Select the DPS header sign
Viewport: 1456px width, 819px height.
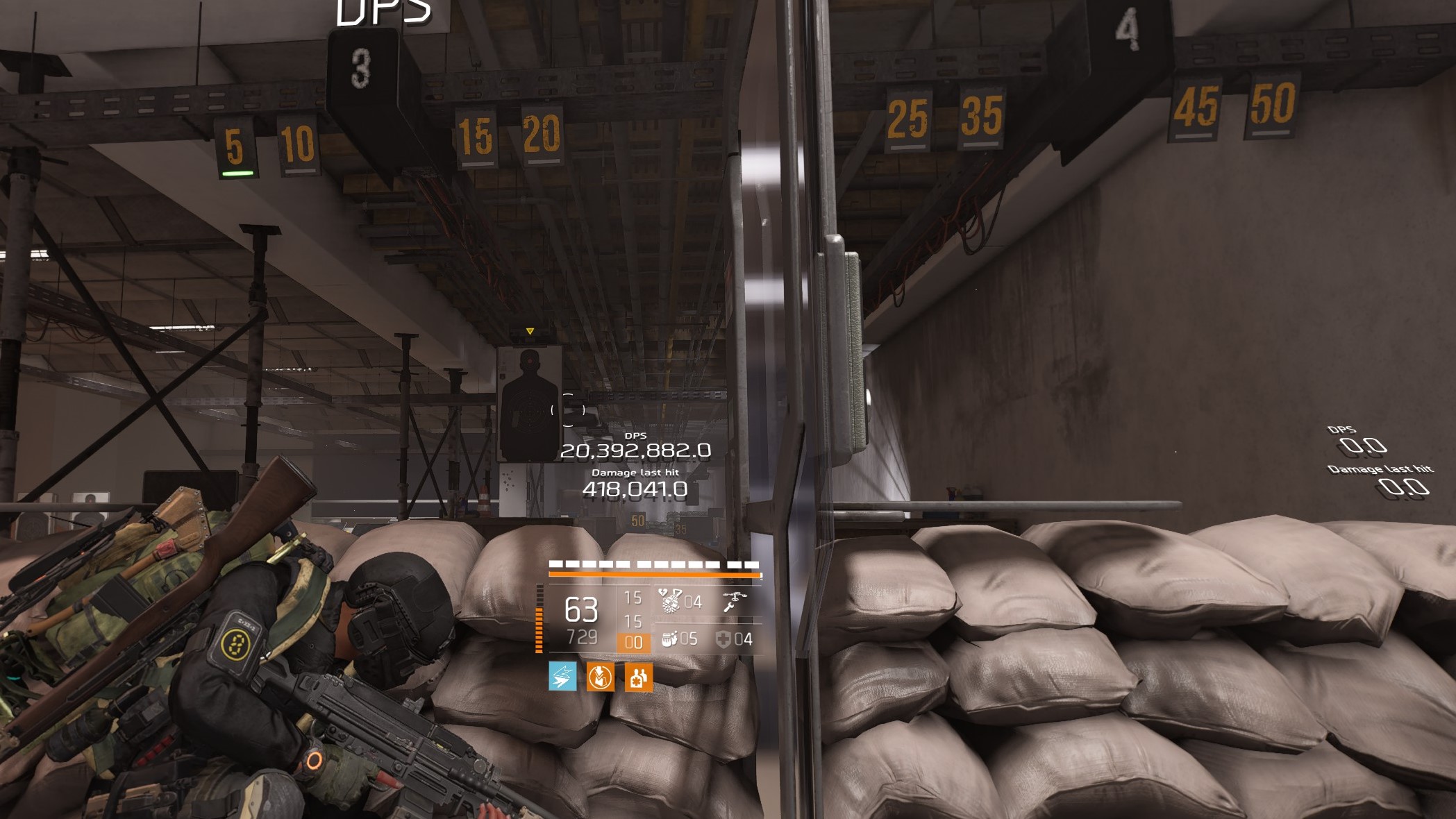[383, 12]
